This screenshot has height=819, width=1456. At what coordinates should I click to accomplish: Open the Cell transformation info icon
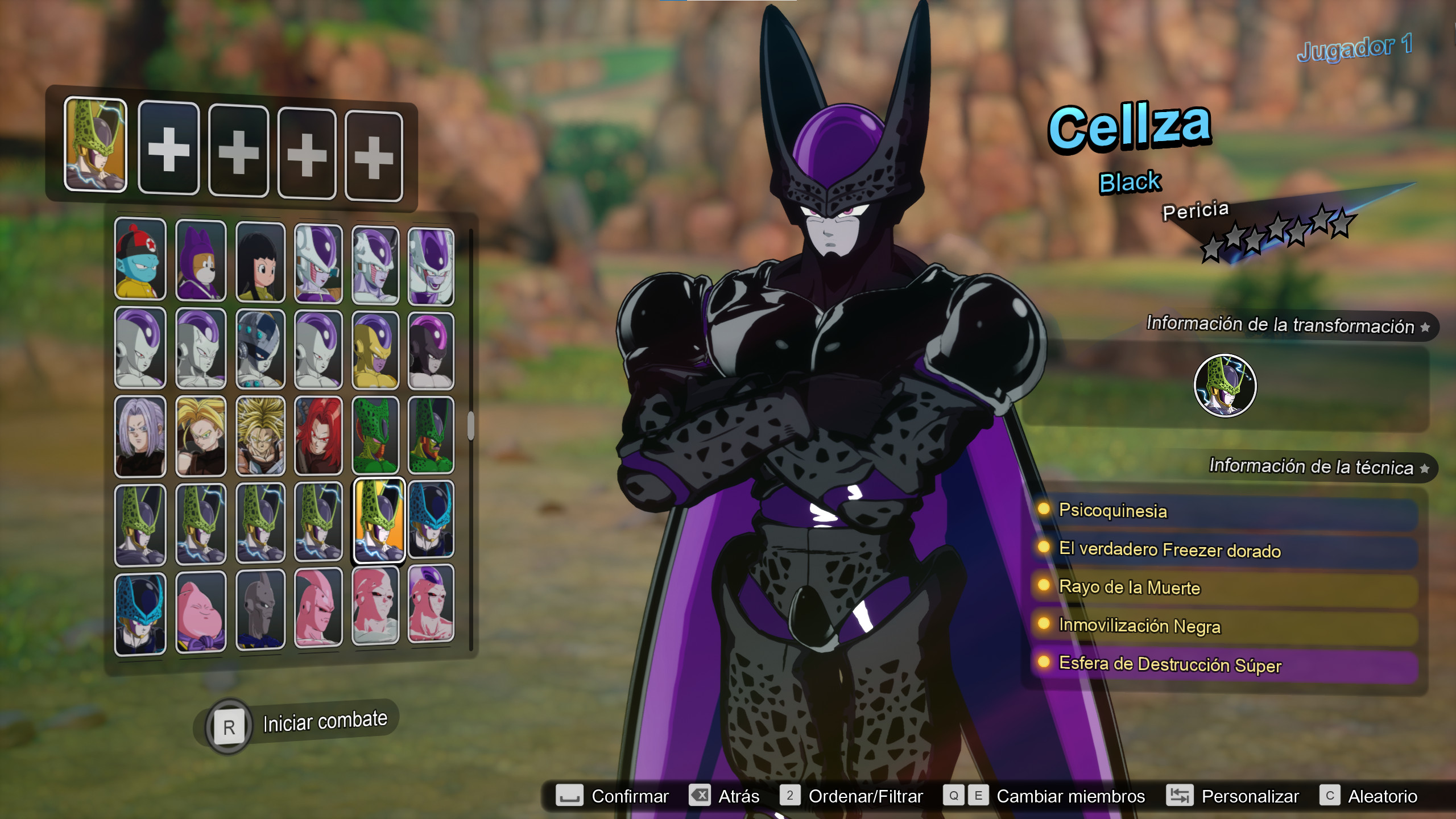1226,385
